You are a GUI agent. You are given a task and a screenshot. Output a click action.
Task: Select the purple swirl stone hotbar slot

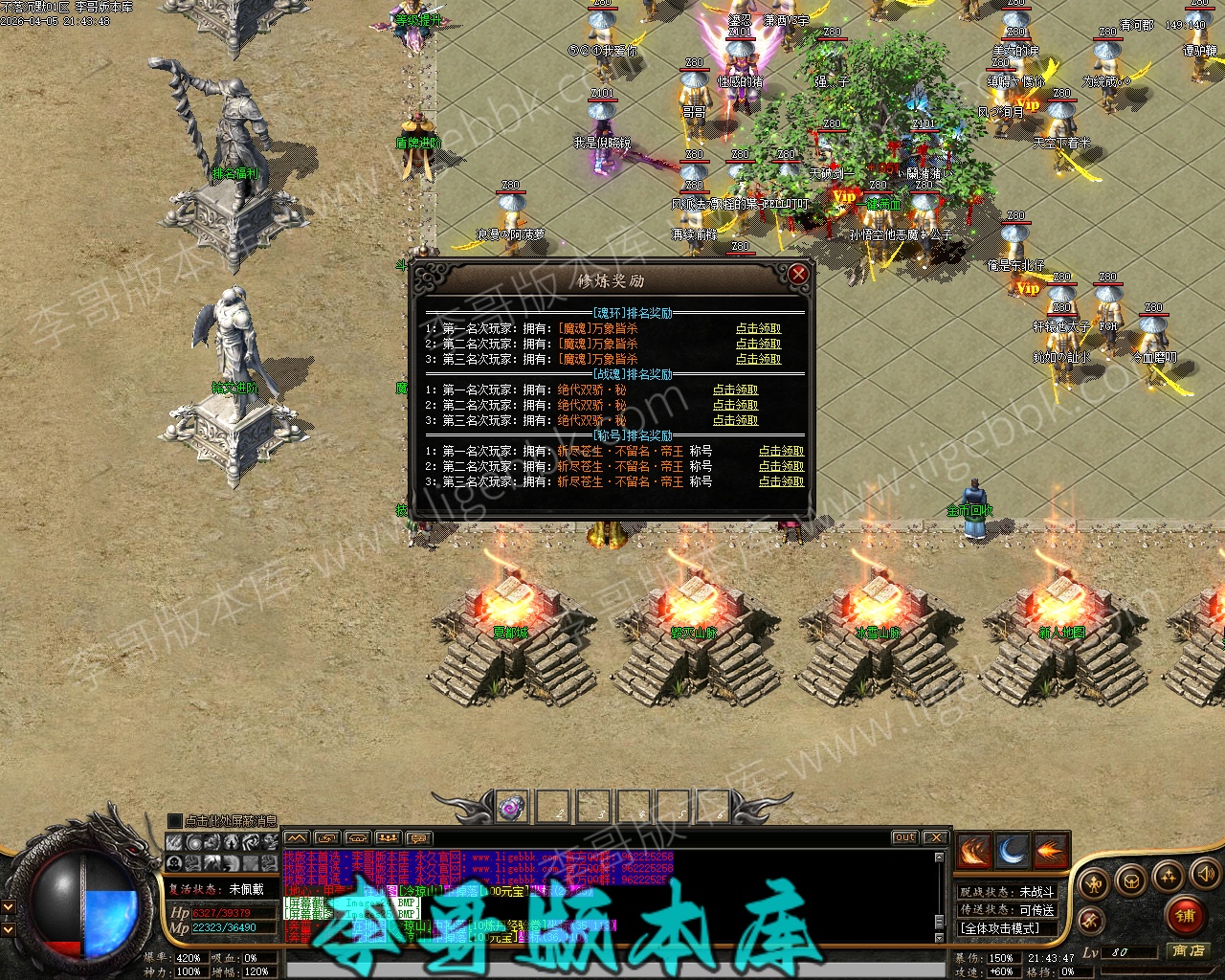[x=512, y=807]
